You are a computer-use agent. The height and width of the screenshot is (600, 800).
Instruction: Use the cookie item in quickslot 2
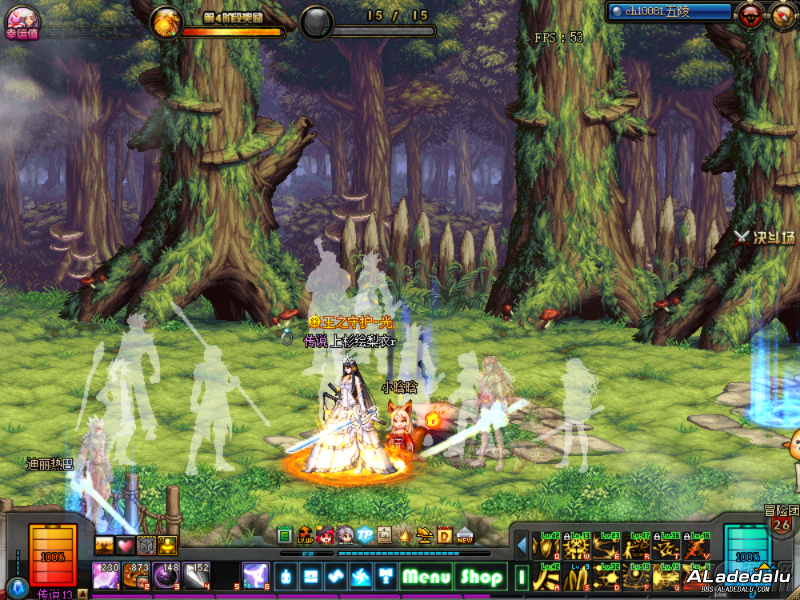tap(136, 575)
